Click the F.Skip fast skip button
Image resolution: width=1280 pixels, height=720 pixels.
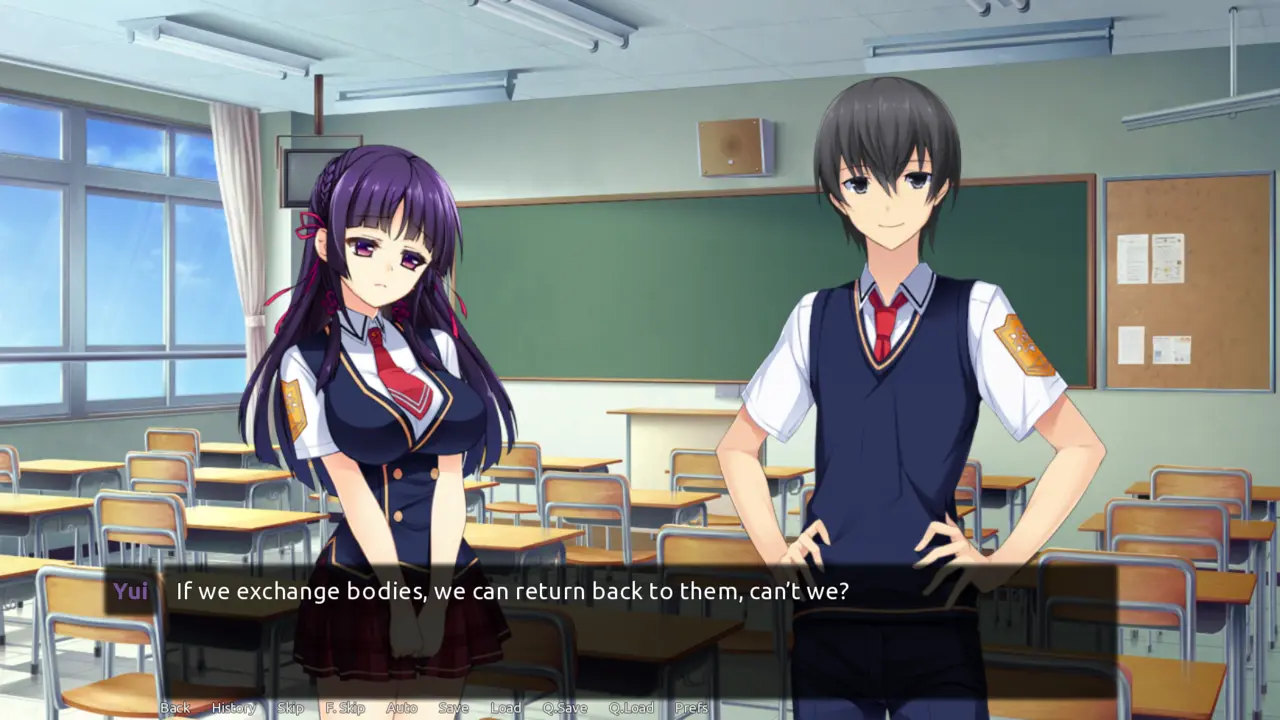(345, 708)
